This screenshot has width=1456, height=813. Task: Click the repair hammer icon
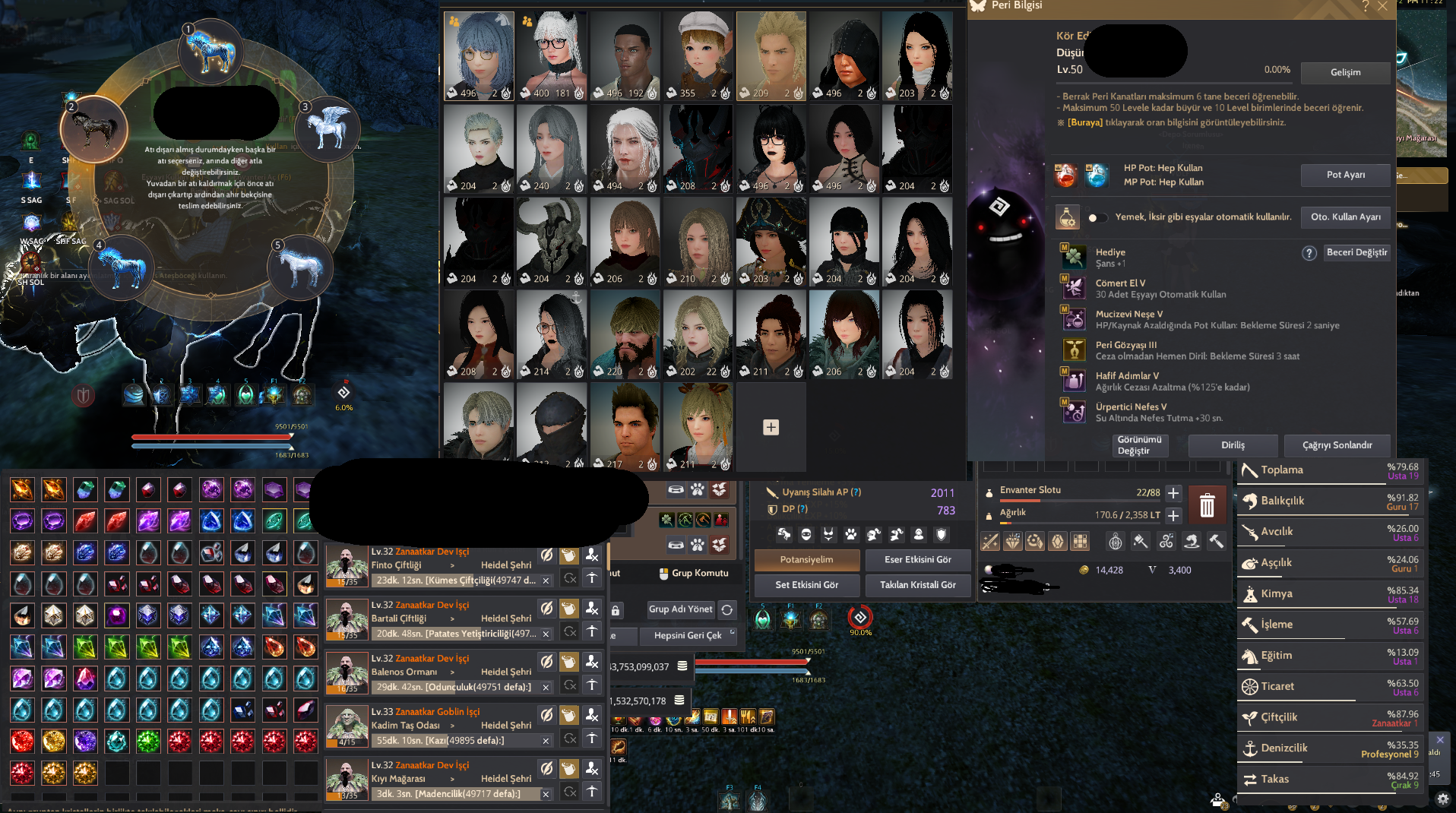coord(1217,541)
